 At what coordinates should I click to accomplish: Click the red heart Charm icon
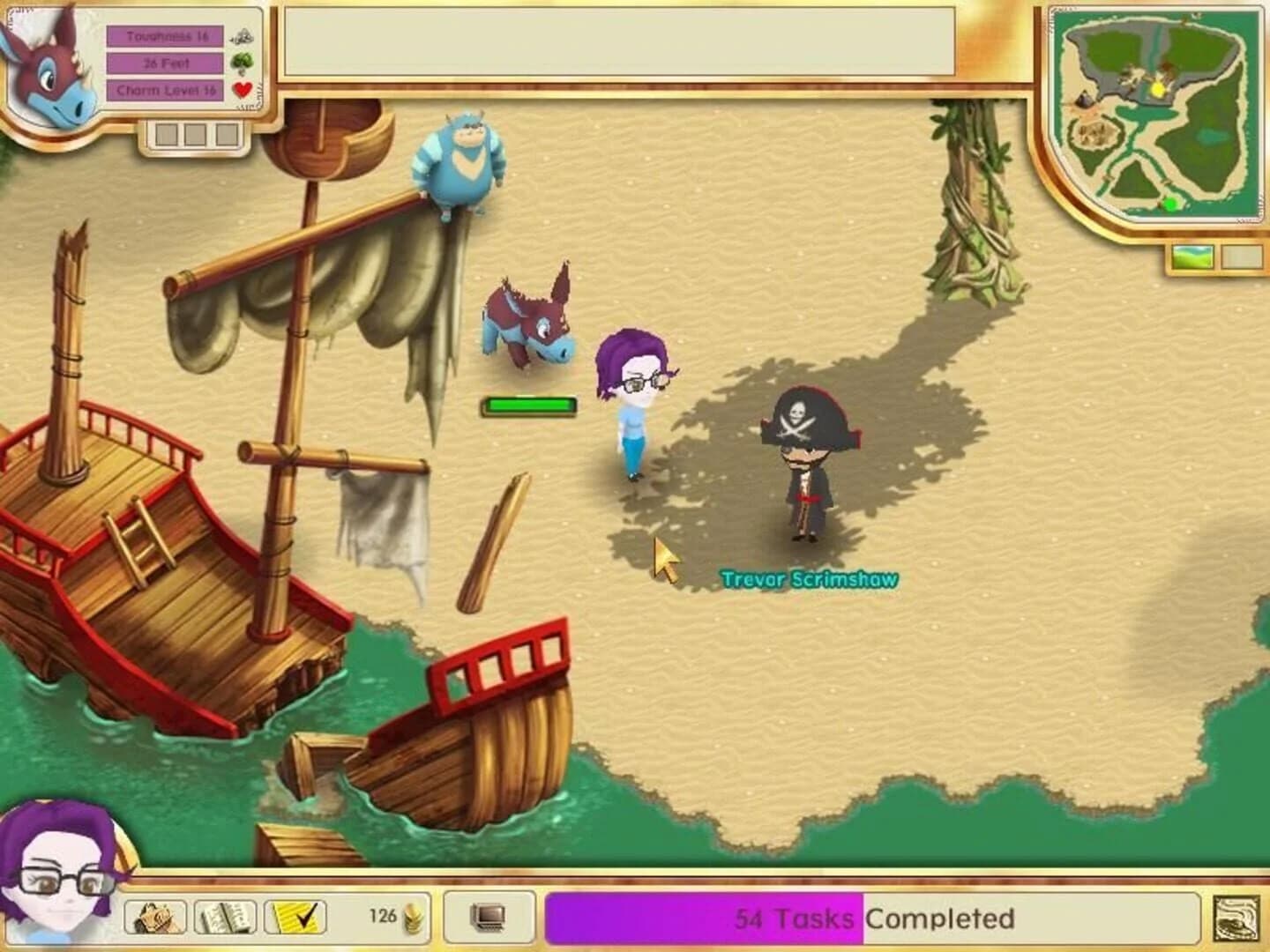click(x=244, y=88)
